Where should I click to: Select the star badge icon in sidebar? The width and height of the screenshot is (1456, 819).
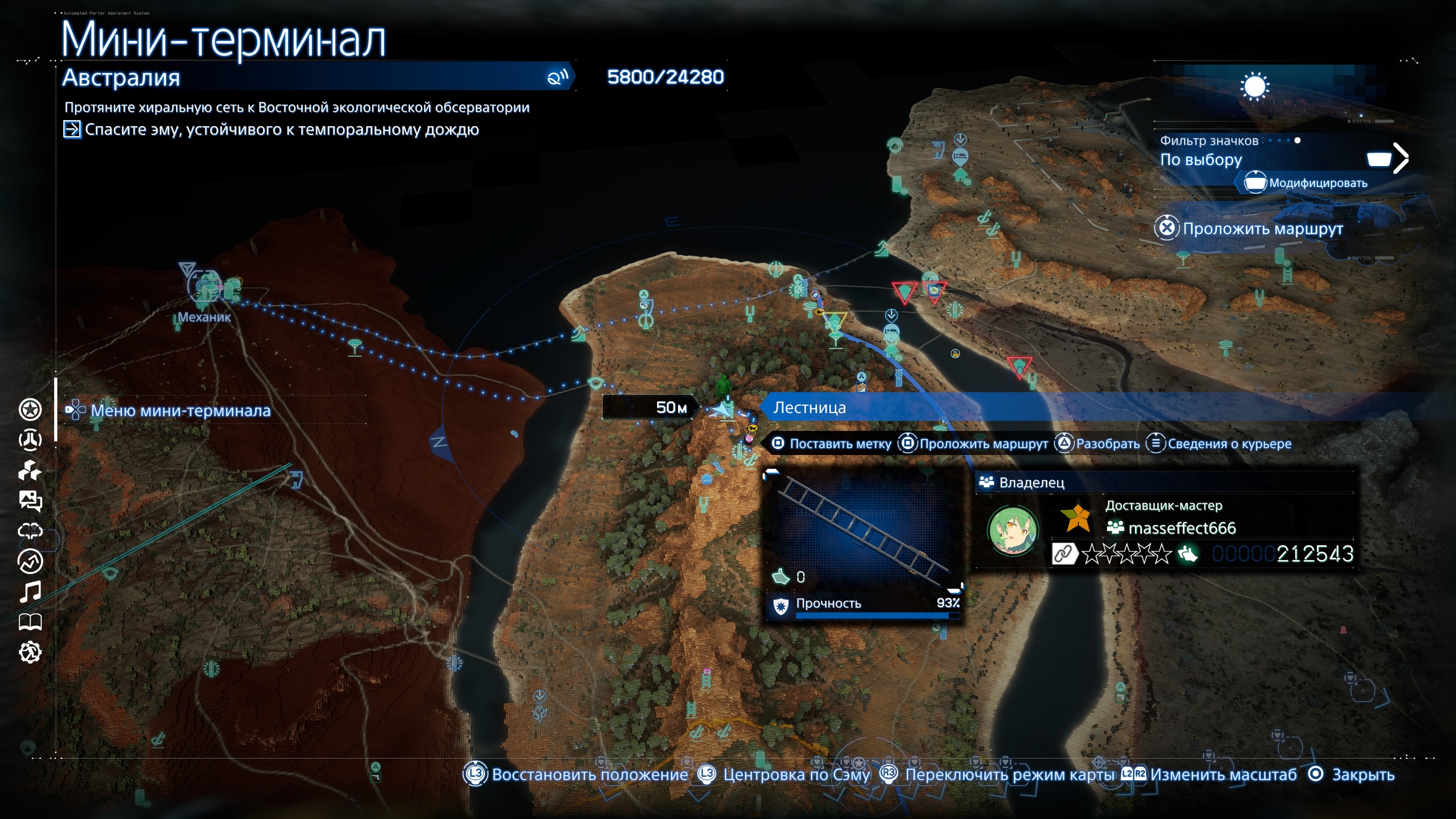pos(30,410)
